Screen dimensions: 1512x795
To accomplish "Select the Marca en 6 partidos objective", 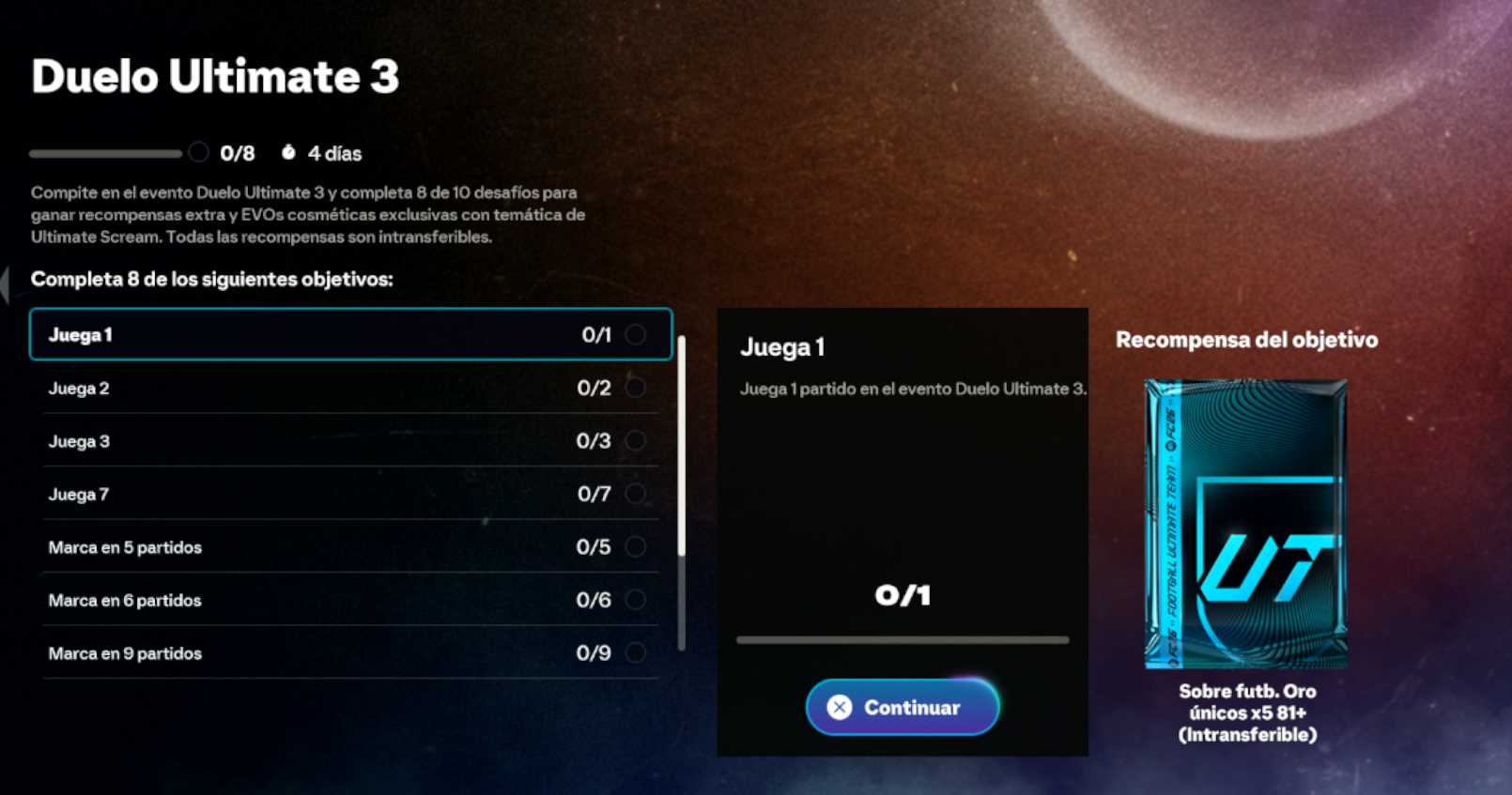I will tap(350, 600).
